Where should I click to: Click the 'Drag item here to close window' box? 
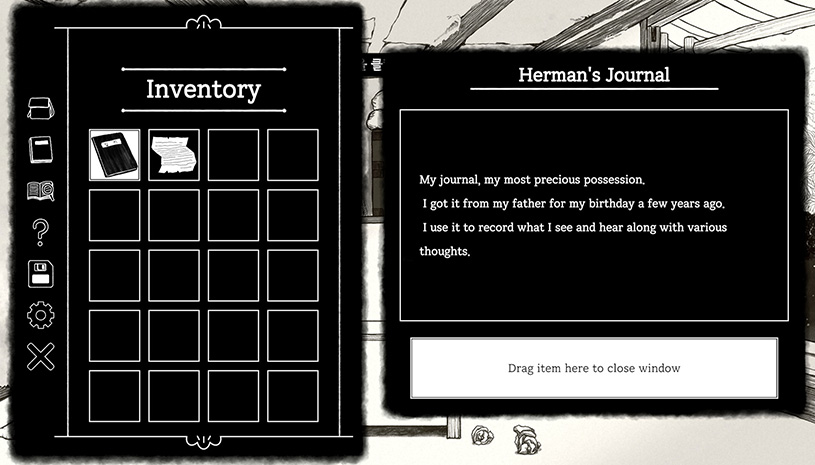594,368
